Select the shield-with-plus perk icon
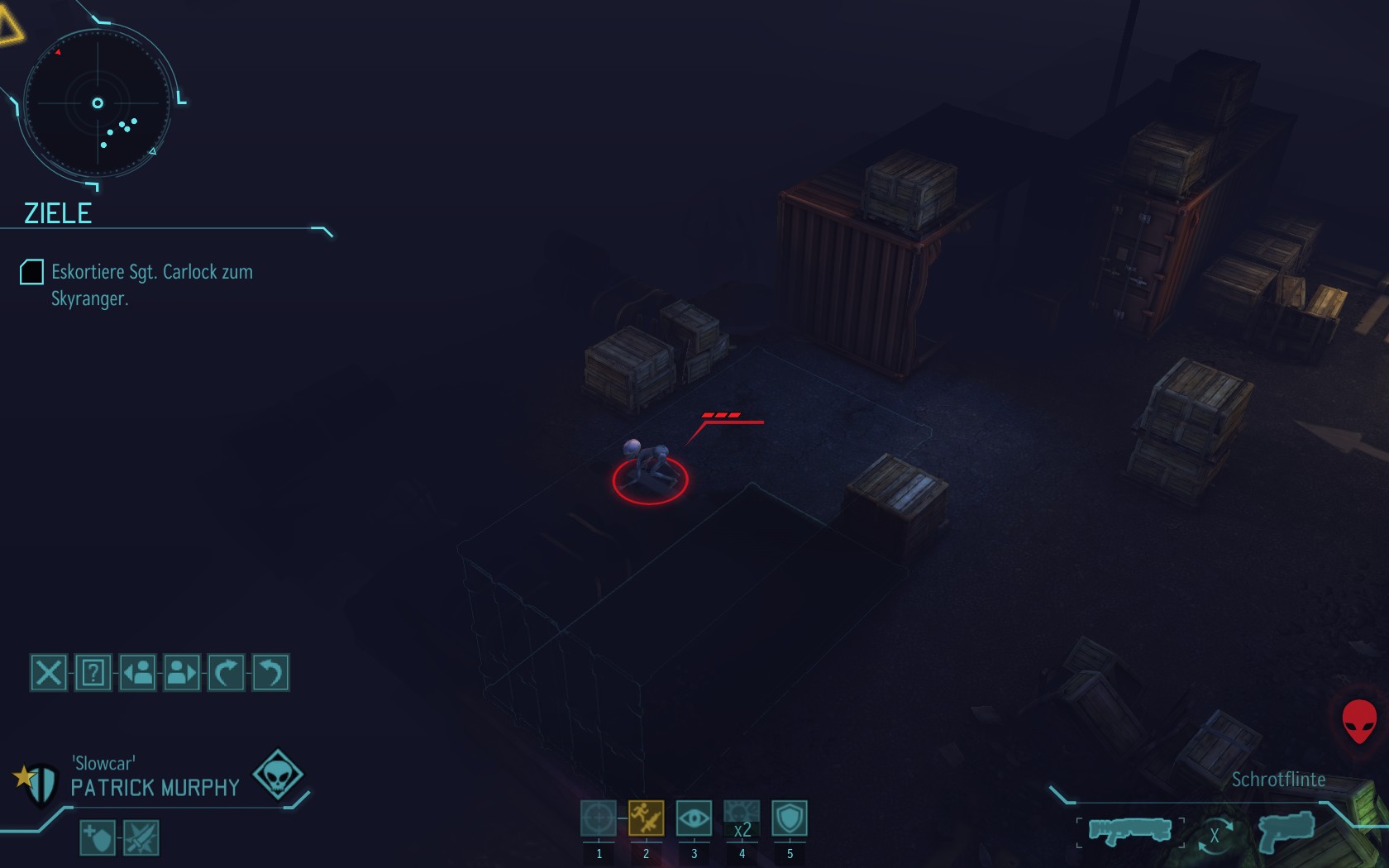 tap(98, 838)
